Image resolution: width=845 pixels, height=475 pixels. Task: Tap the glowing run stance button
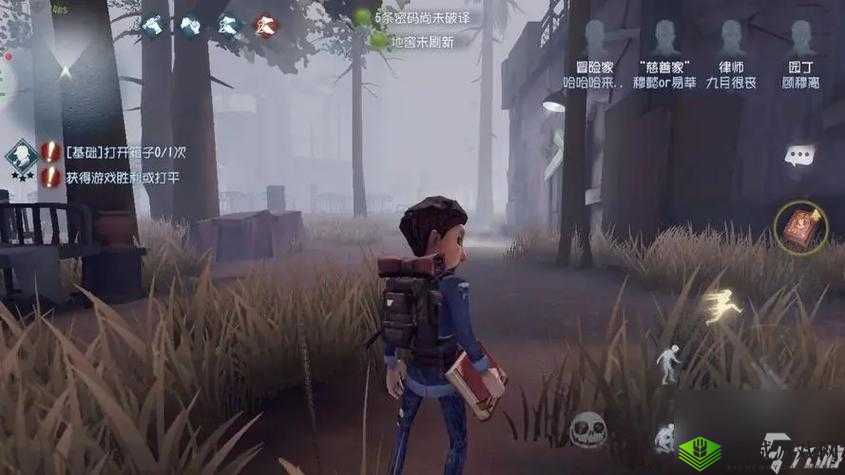720,308
